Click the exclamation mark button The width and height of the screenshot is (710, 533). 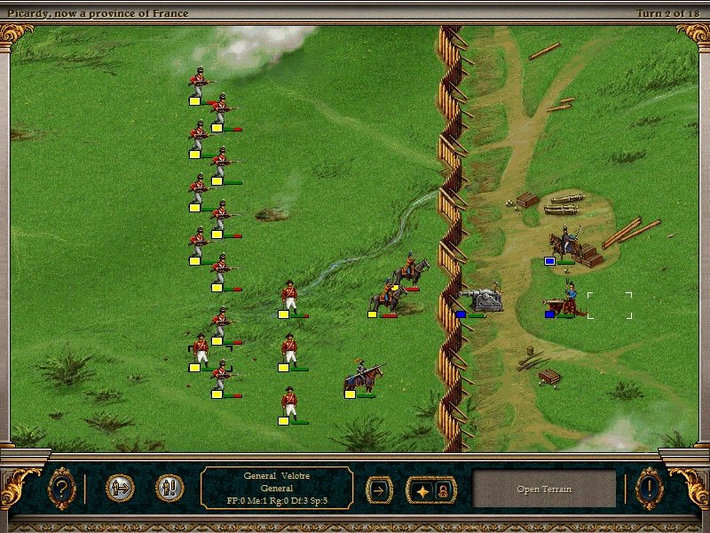[649, 488]
